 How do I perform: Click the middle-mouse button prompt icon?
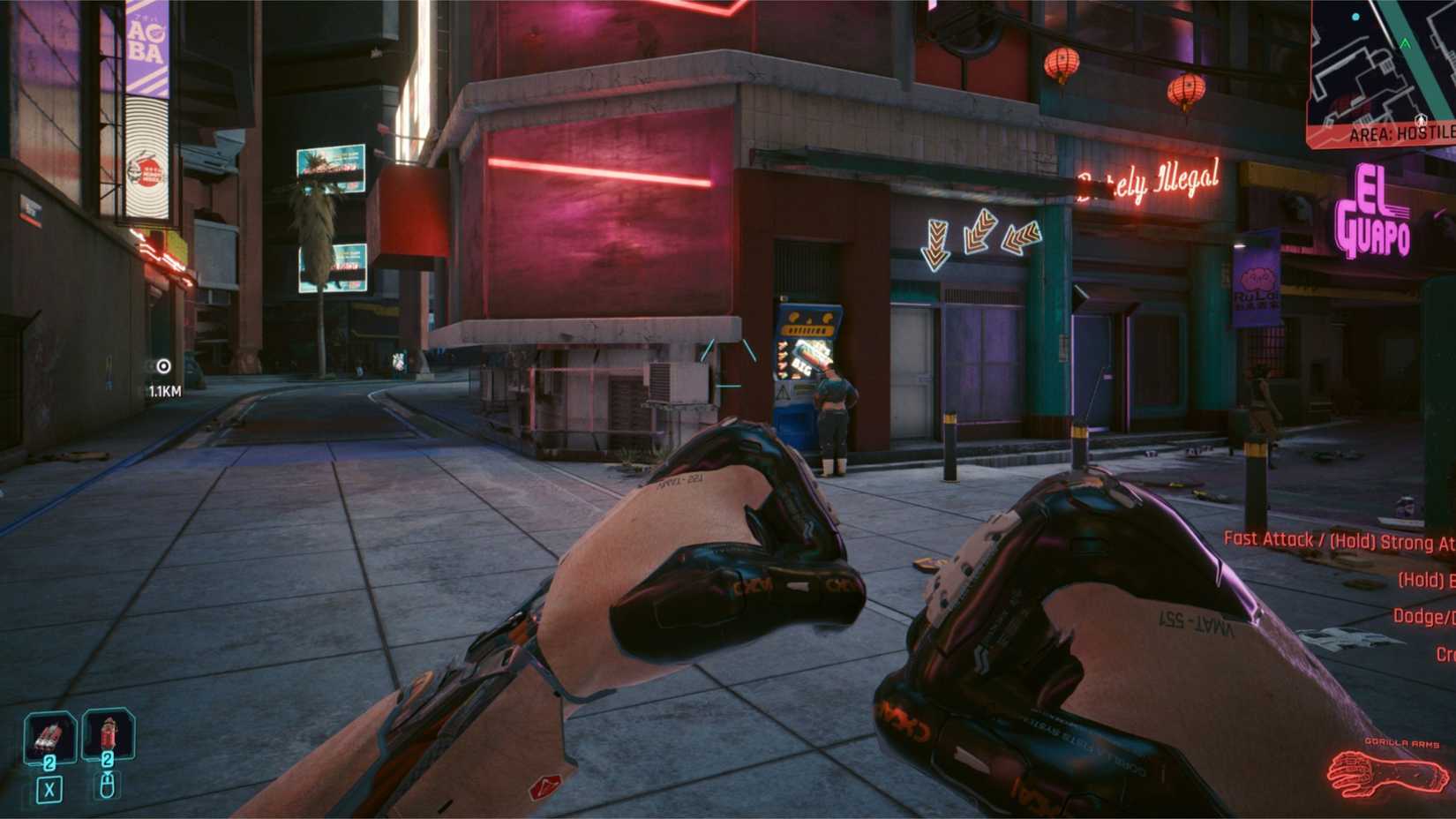pos(106,785)
